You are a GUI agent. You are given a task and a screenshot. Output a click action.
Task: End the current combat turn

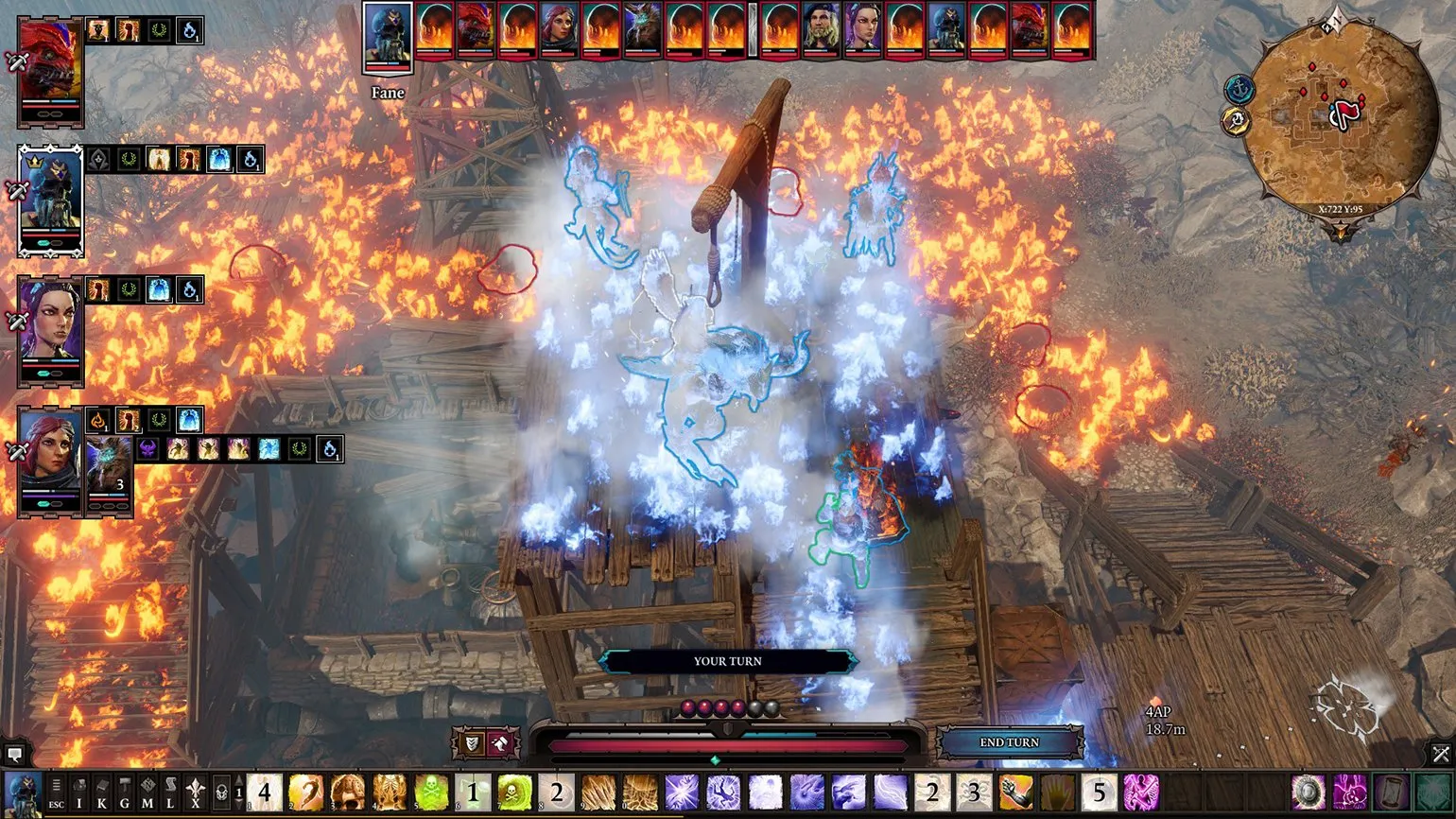pyautogui.click(x=1009, y=742)
